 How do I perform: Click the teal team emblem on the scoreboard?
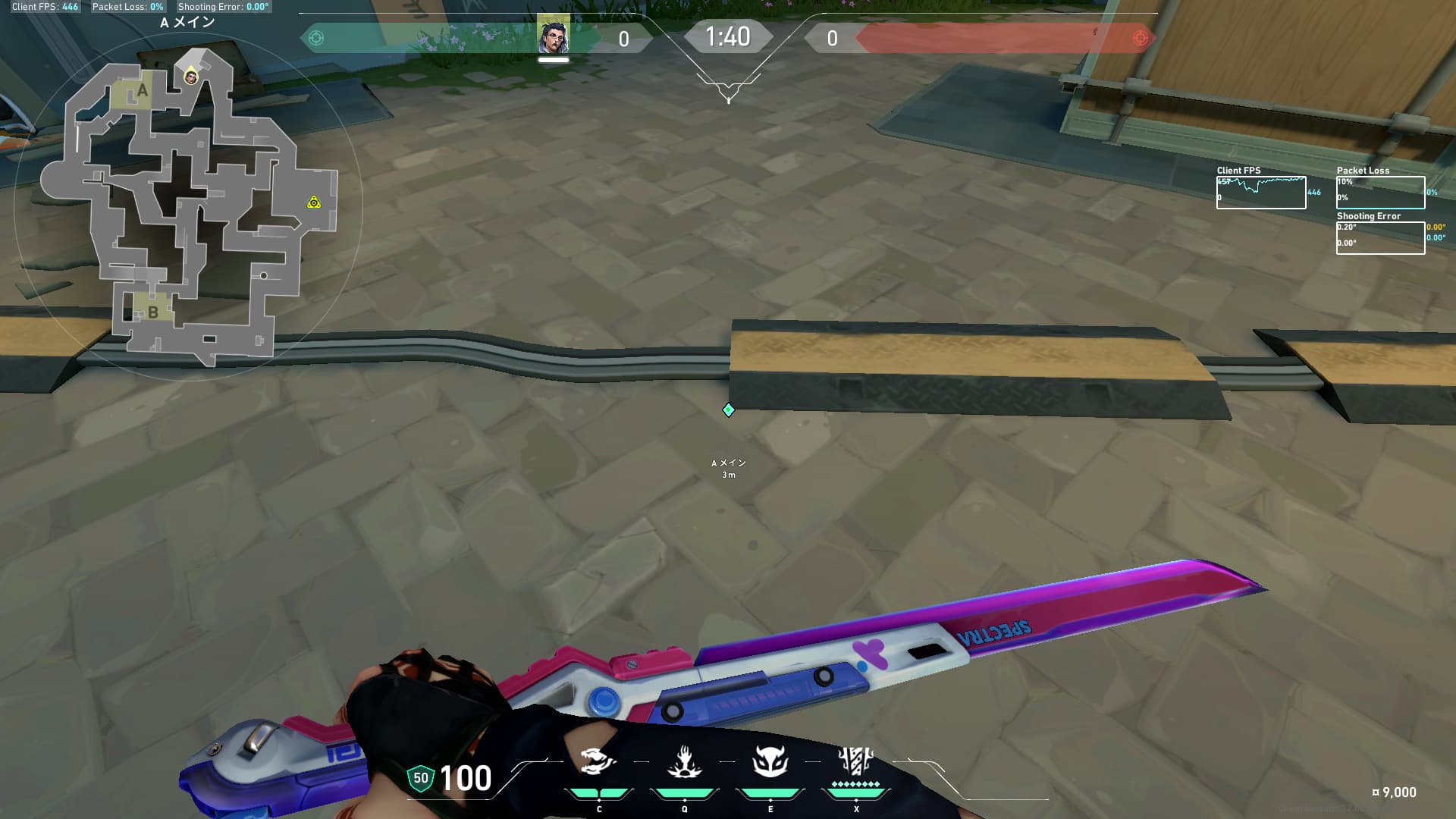tap(316, 38)
